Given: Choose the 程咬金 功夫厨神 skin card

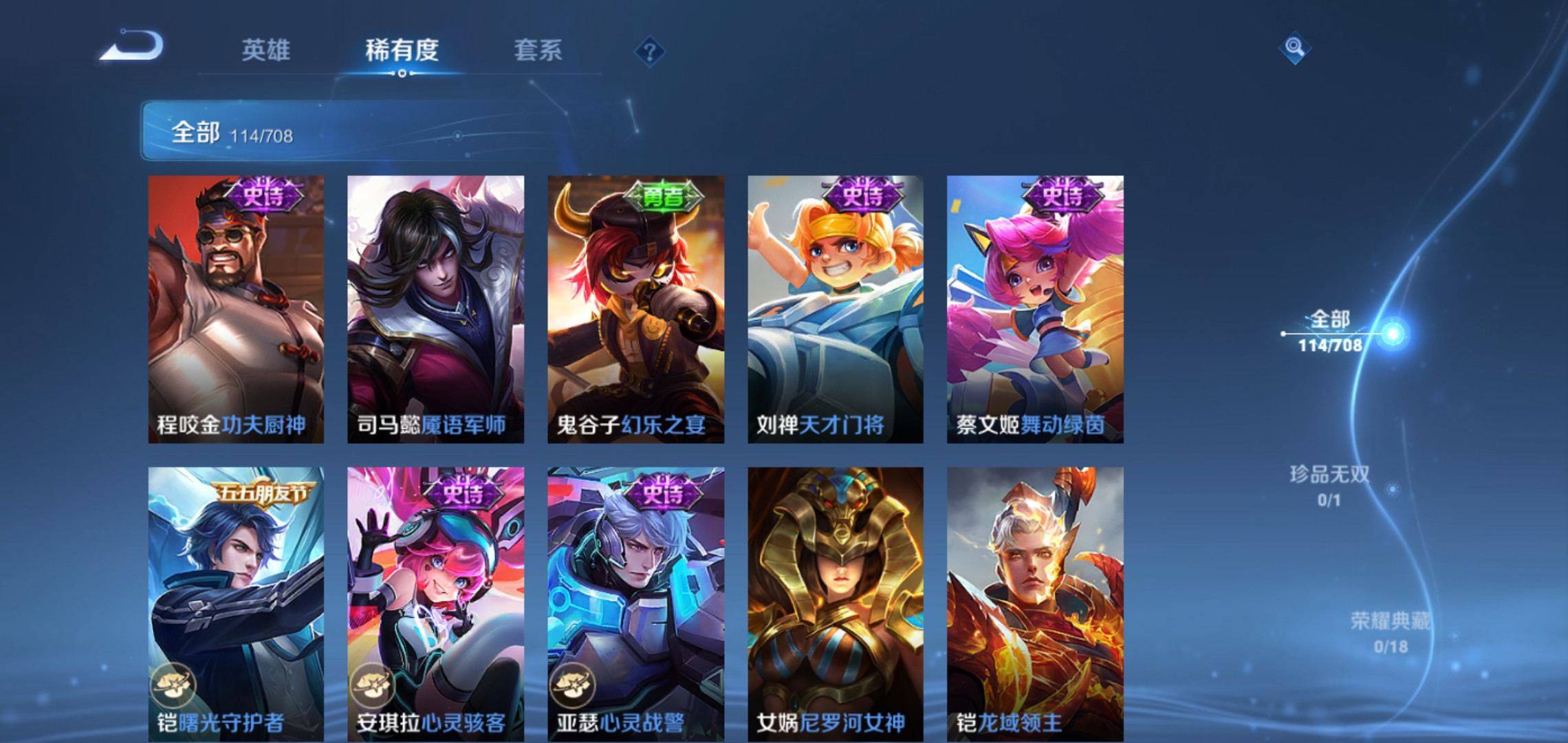Looking at the screenshot, I should [236, 309].
